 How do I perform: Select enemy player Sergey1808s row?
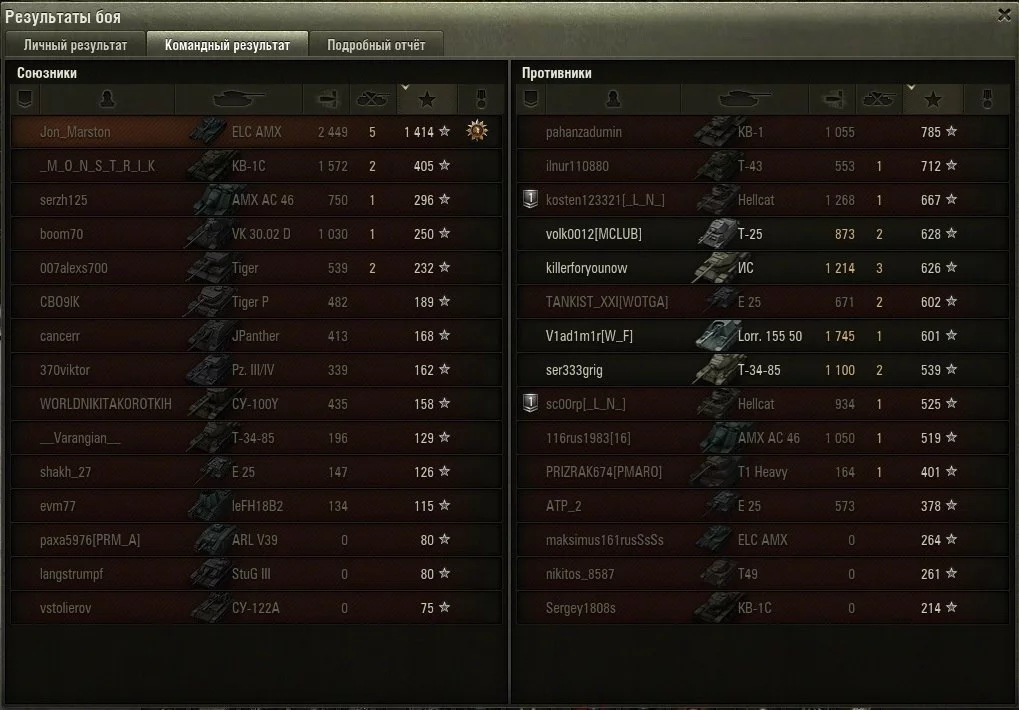(581, 608)
